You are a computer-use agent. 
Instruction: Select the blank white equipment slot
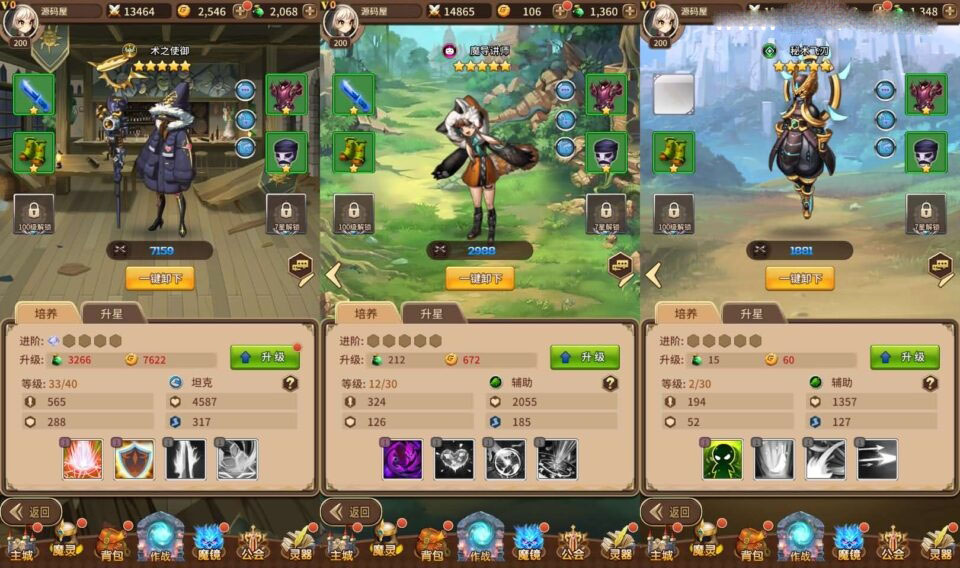674,94
